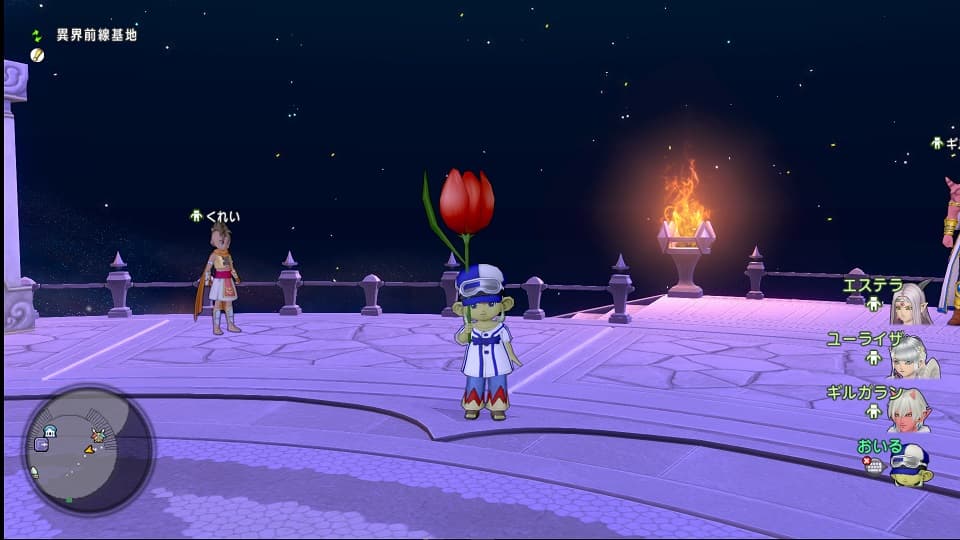Select party member エステラ portrait
The image size is (960, 540).
click(910, 303)
